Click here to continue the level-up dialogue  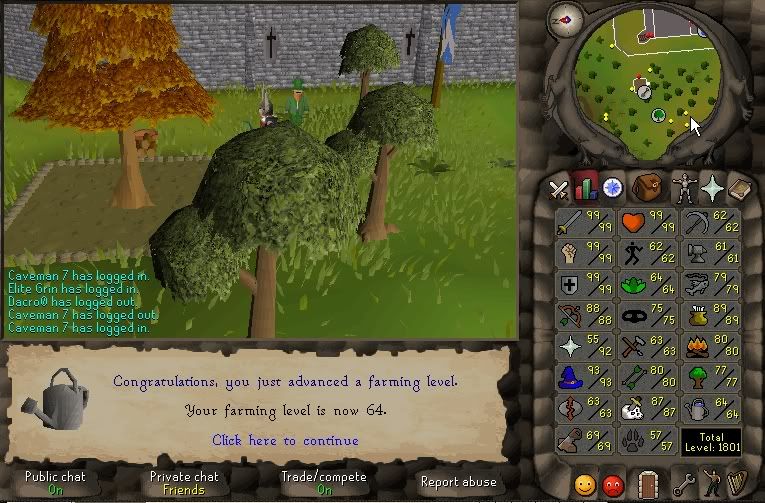(x=285, y=440)
